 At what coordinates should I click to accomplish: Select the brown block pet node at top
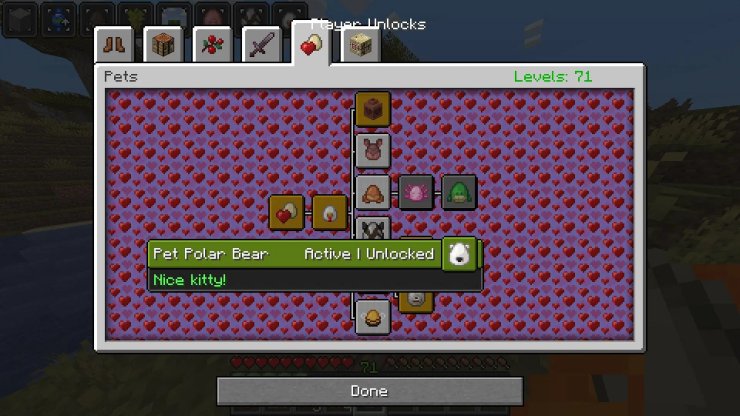[x=373, y=108]
